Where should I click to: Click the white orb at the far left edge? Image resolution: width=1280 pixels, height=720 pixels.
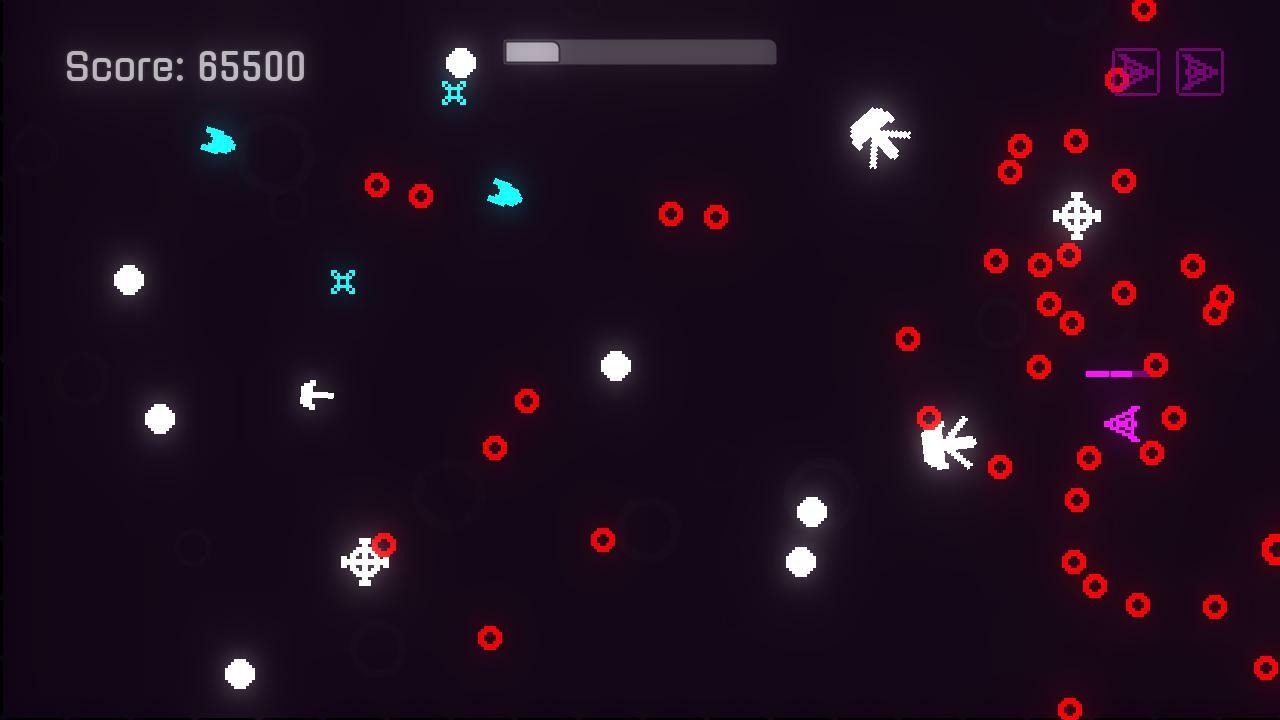[127, 280]
